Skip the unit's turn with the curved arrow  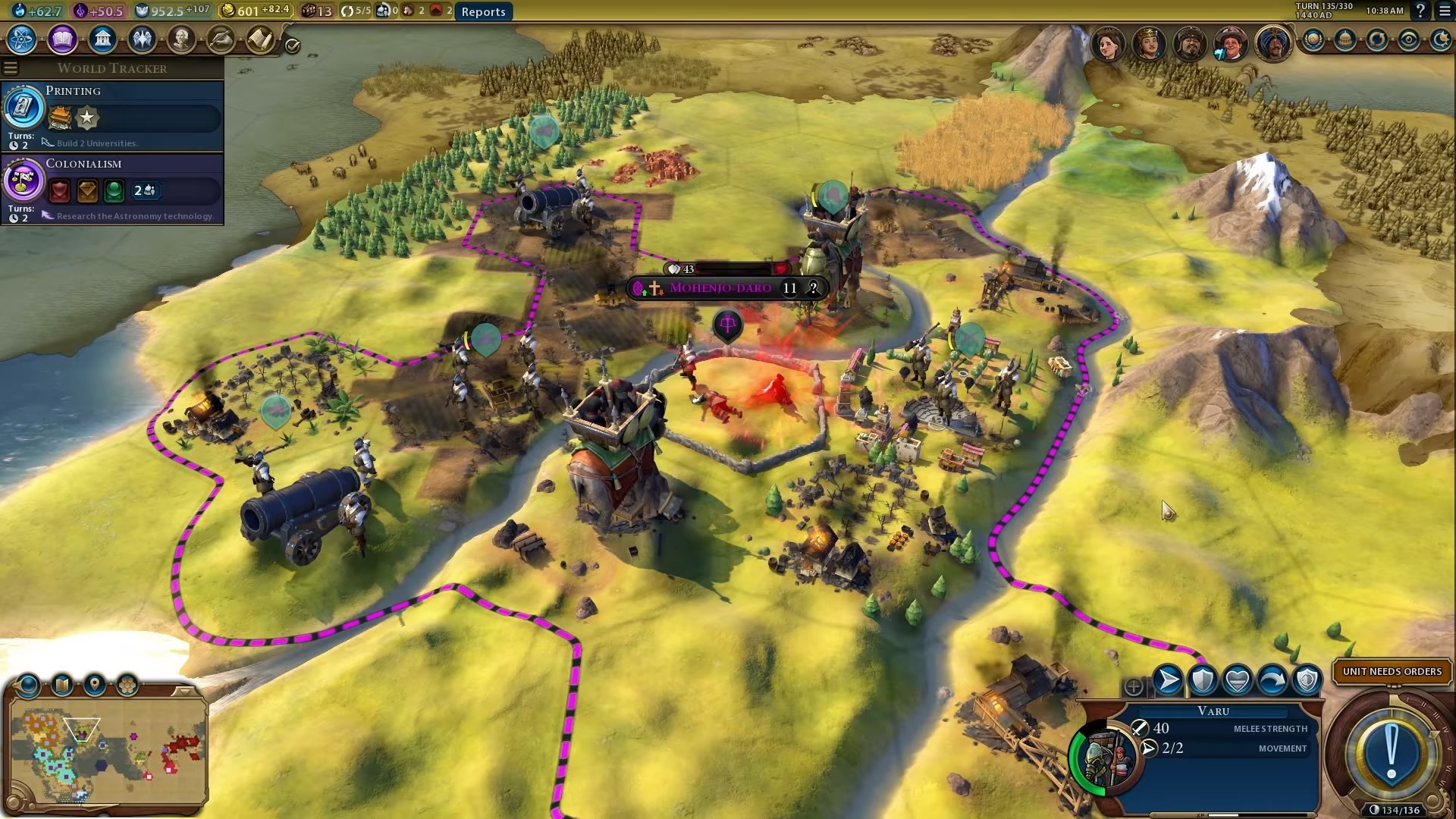pos(1272,680)
